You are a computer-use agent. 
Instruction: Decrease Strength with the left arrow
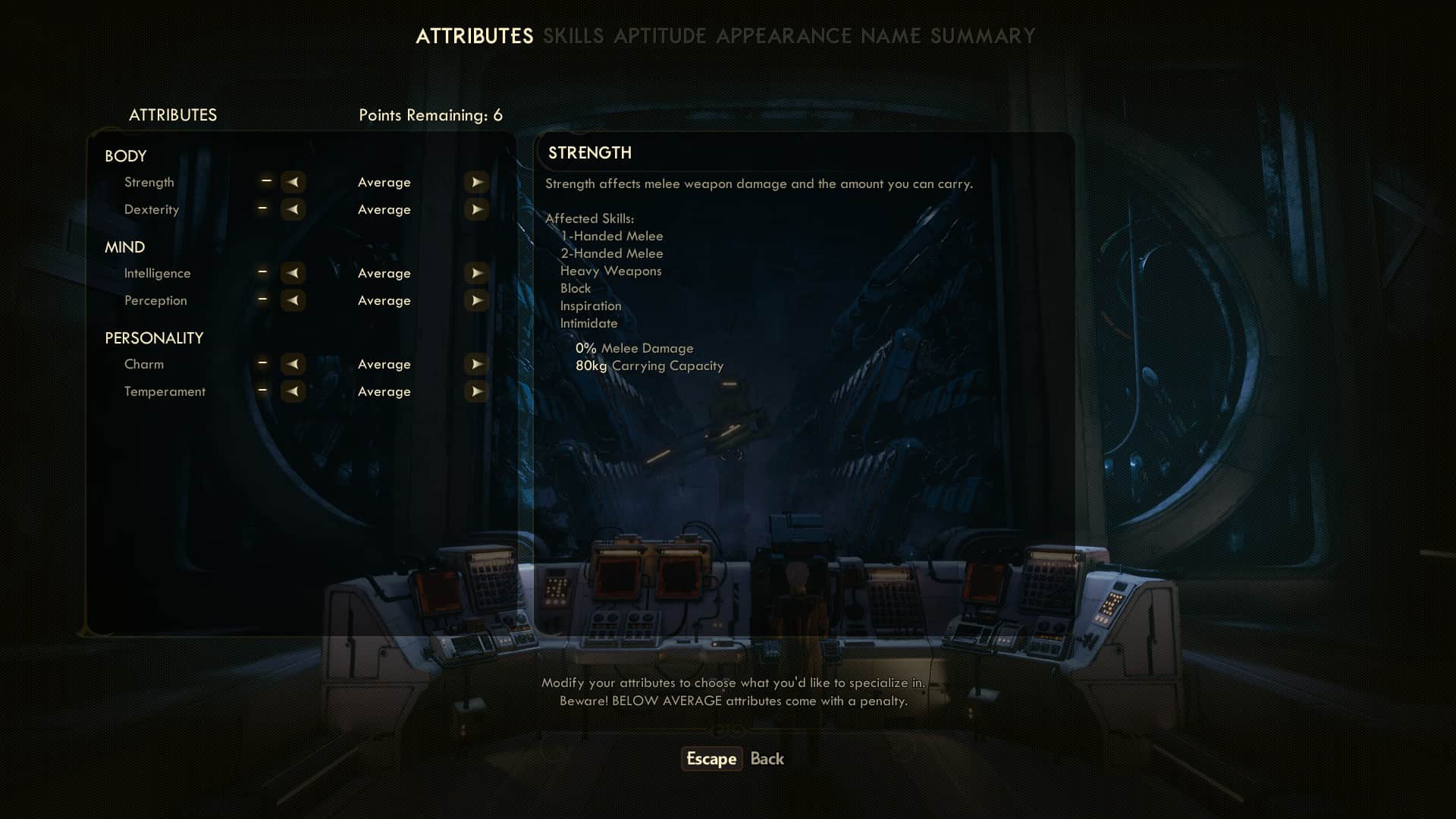[293, 182]
